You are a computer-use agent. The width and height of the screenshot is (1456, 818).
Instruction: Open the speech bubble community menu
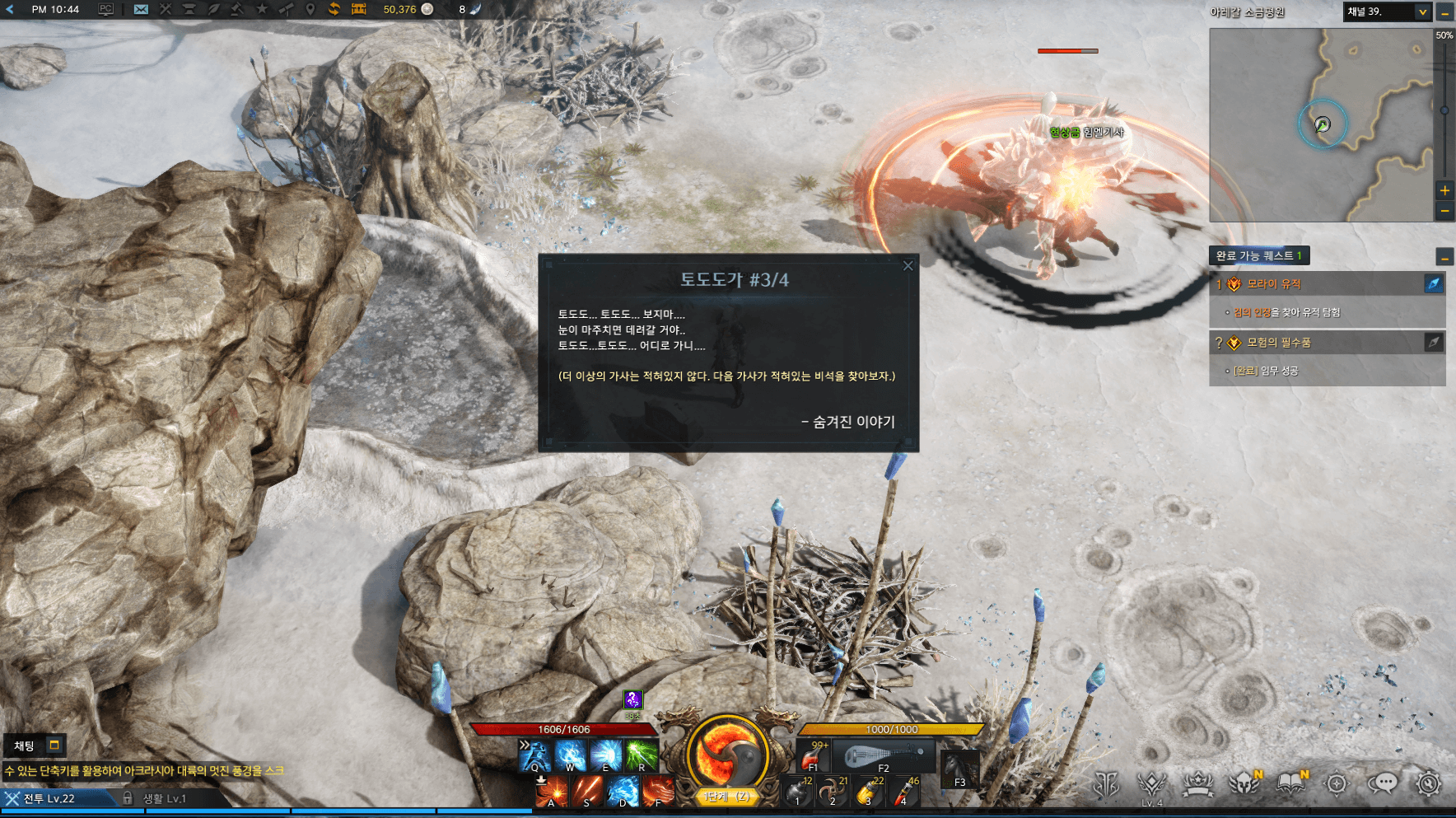click(1383, 783)
